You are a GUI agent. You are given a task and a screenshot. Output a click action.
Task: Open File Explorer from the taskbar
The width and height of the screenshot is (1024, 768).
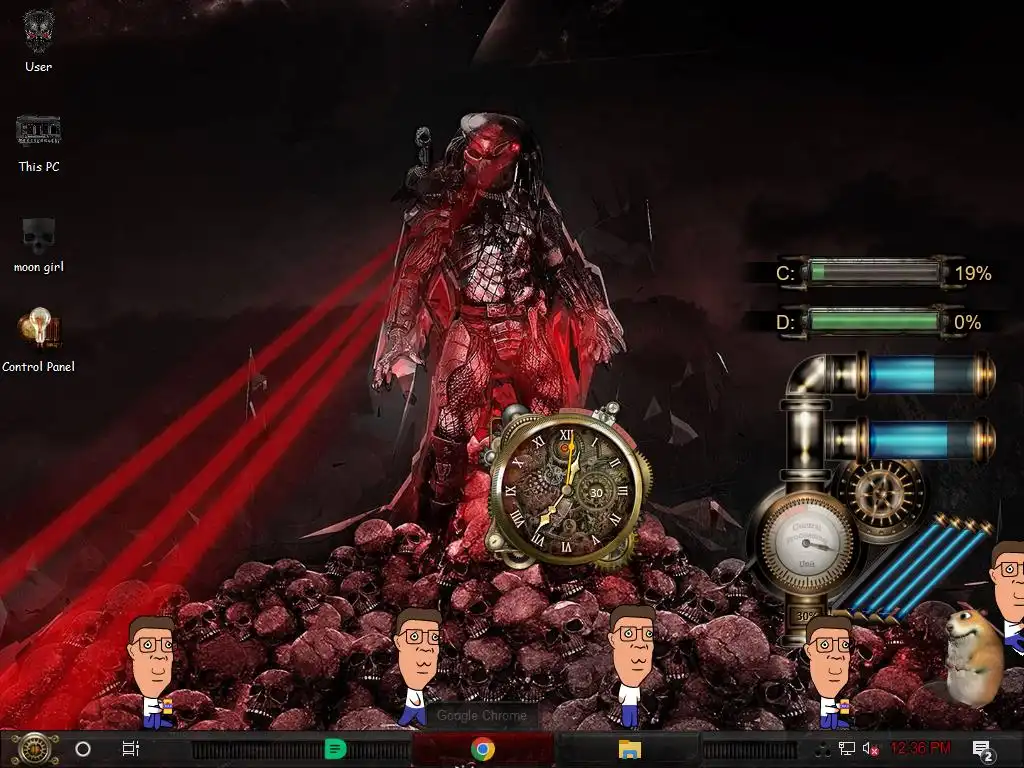(629, 748)
